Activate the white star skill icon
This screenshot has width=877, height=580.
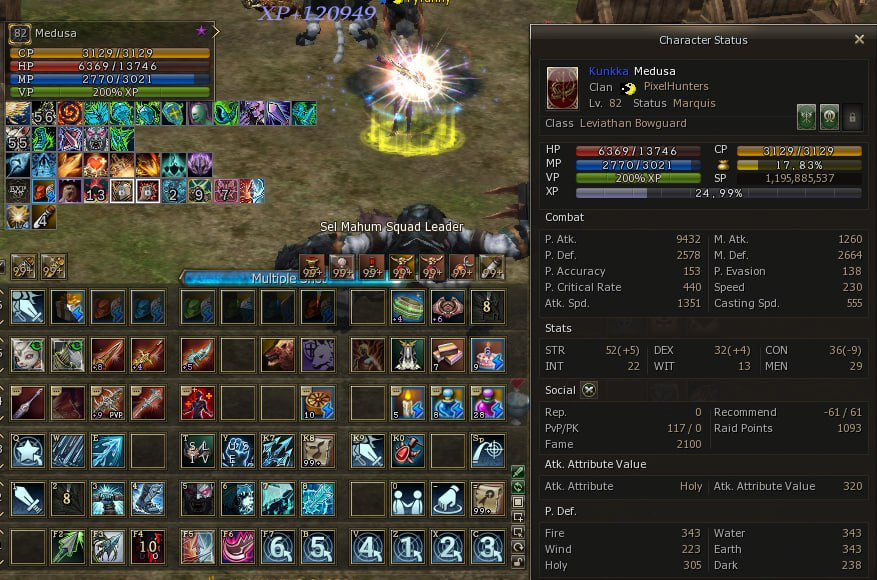tap(27, 451)
